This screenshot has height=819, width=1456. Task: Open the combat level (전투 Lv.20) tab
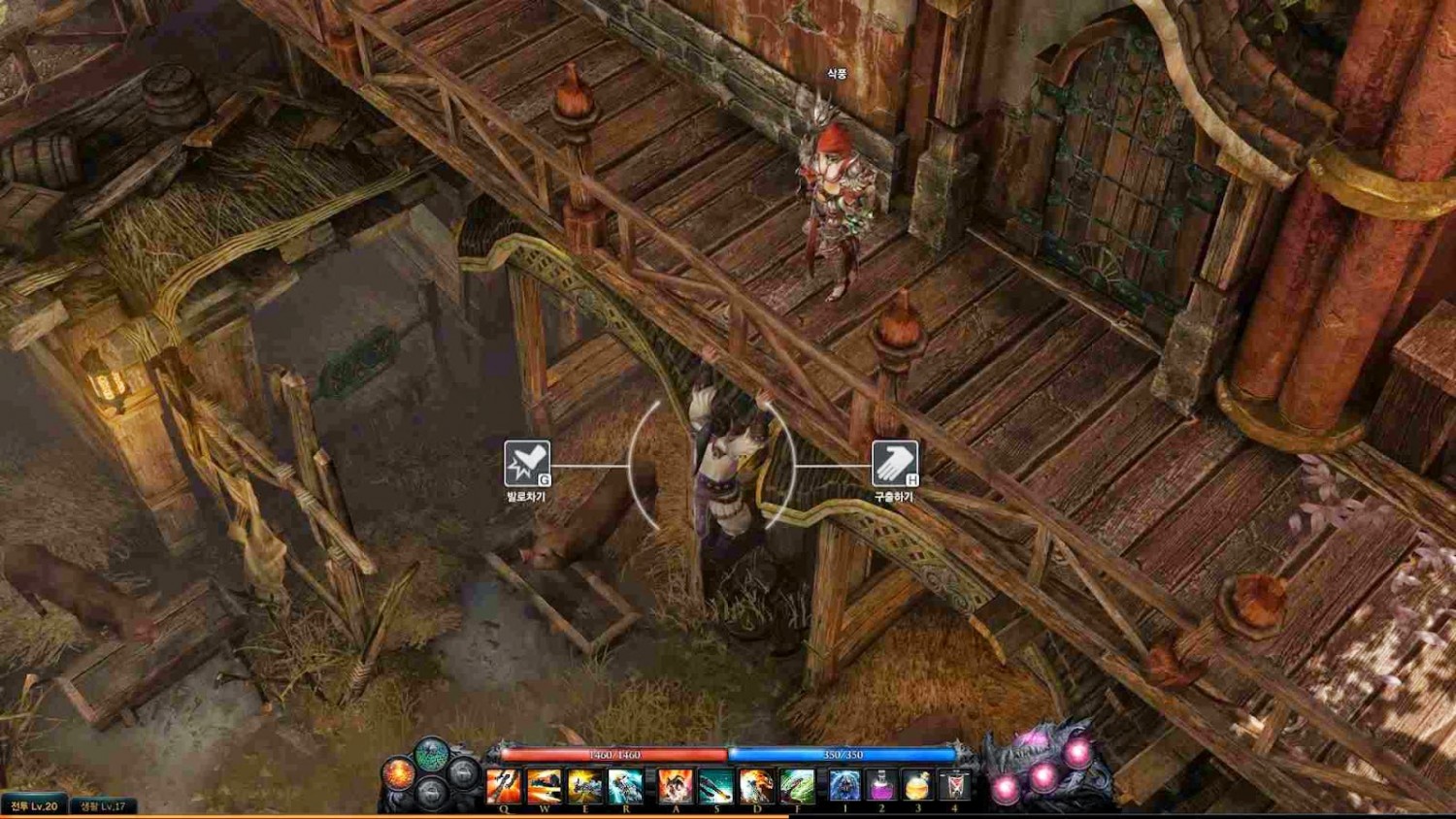point(34,806)
